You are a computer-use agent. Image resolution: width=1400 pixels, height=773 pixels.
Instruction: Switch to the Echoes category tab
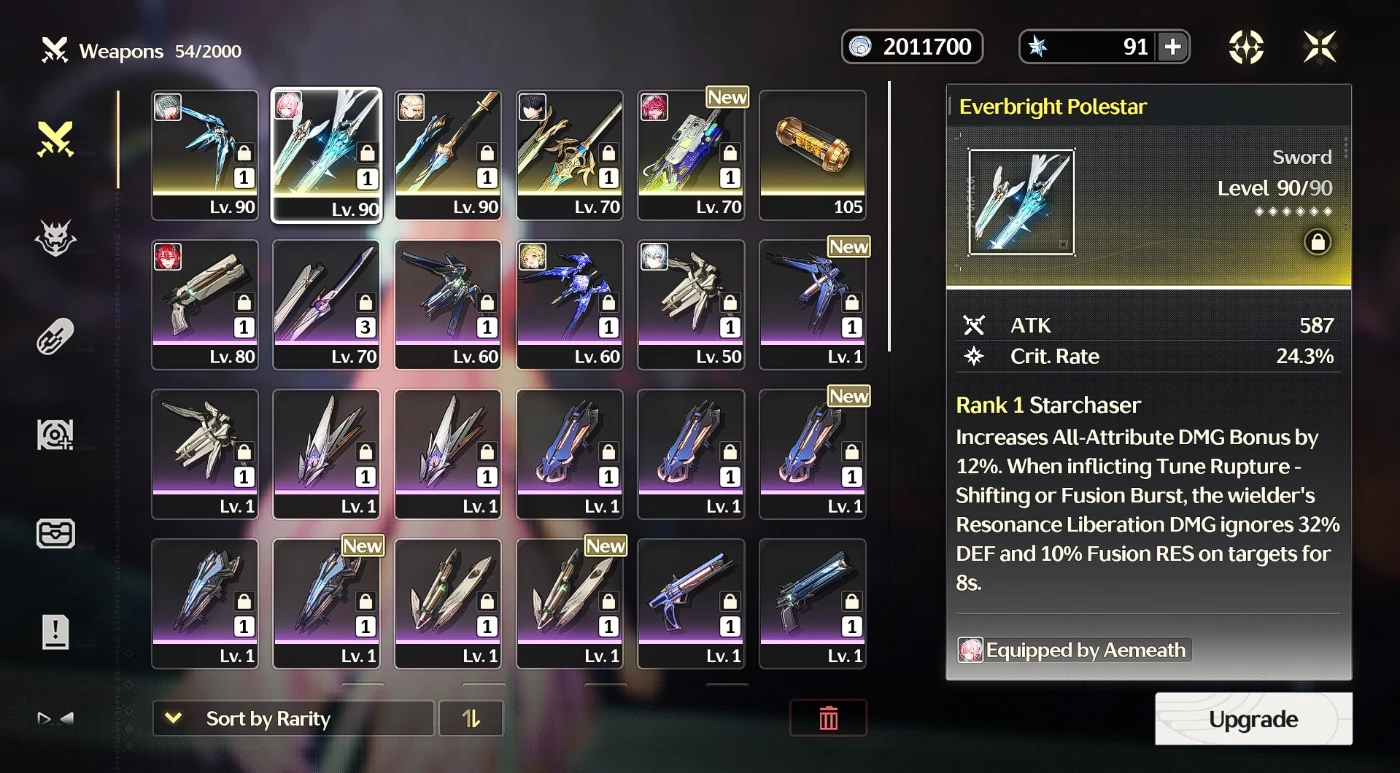[x=55, y=239]
